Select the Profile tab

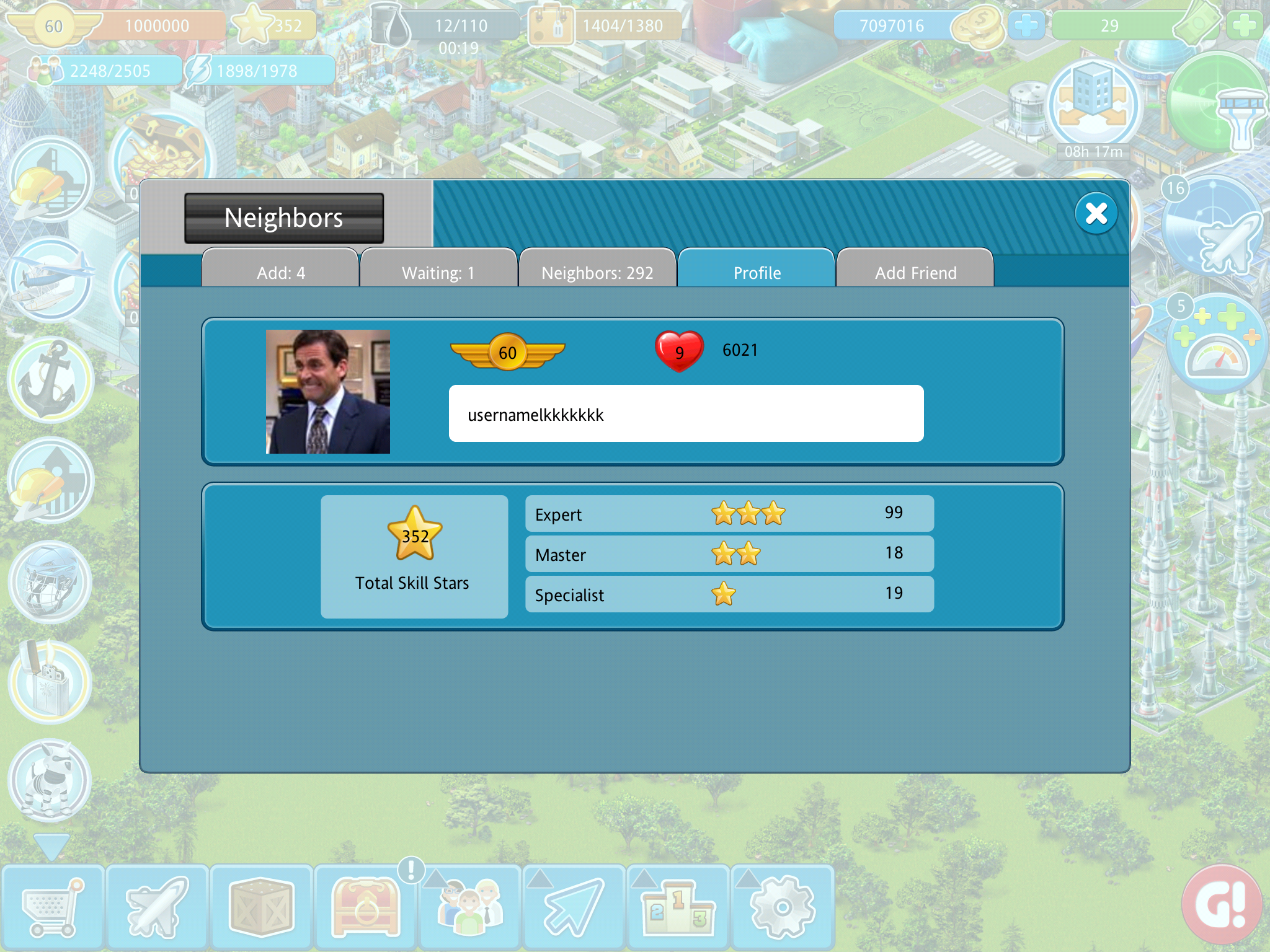coord(757,272)
